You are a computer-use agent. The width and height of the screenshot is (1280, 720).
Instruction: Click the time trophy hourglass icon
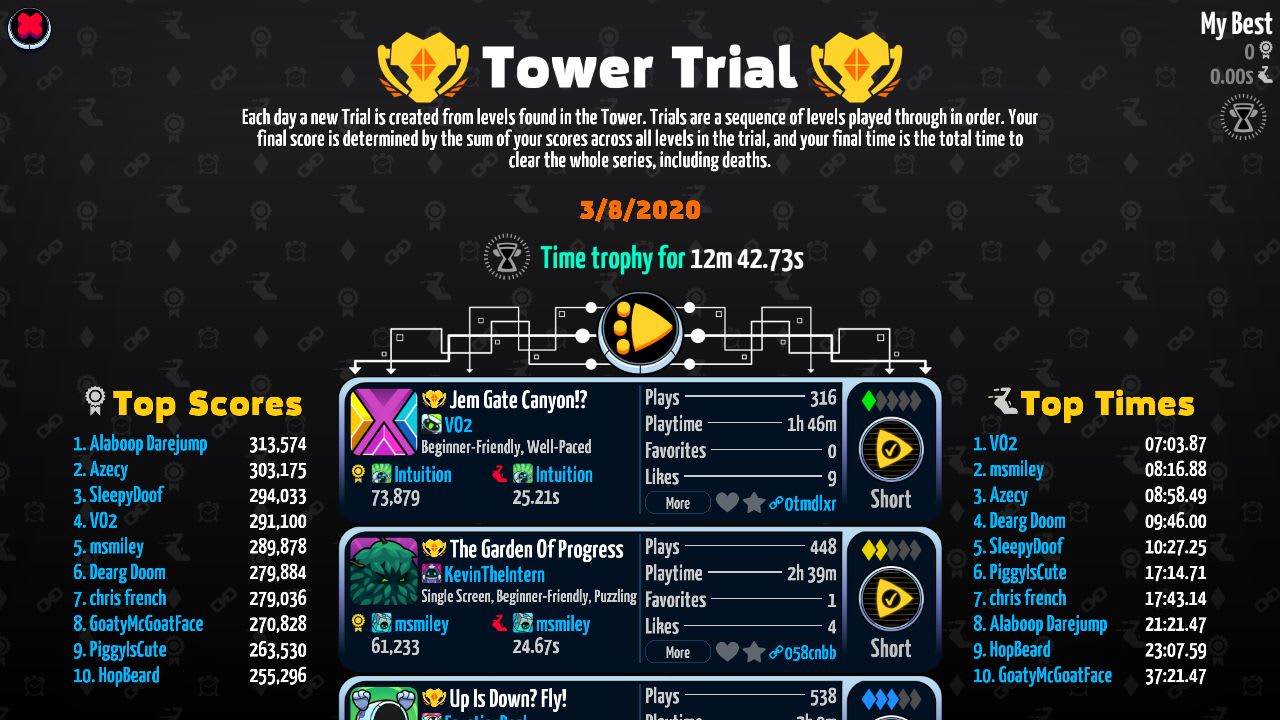click(507, 257)
